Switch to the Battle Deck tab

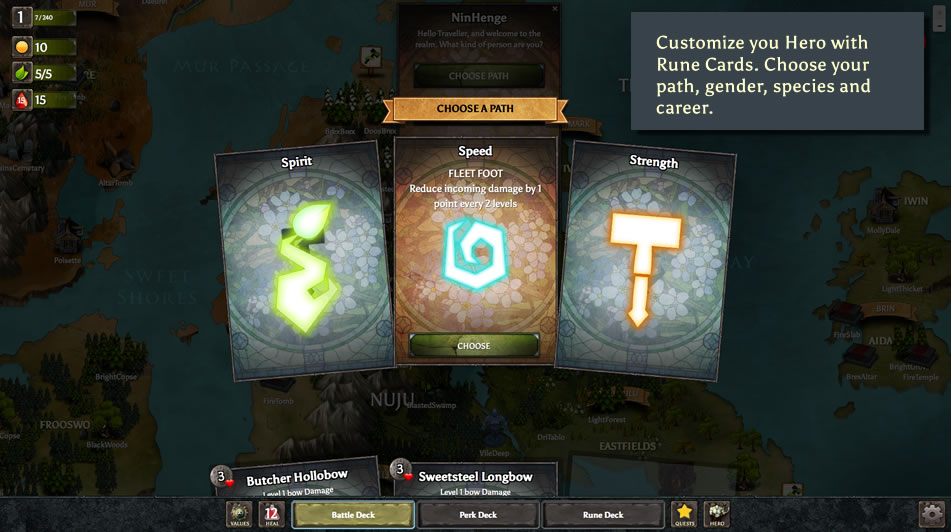[353, 515]
